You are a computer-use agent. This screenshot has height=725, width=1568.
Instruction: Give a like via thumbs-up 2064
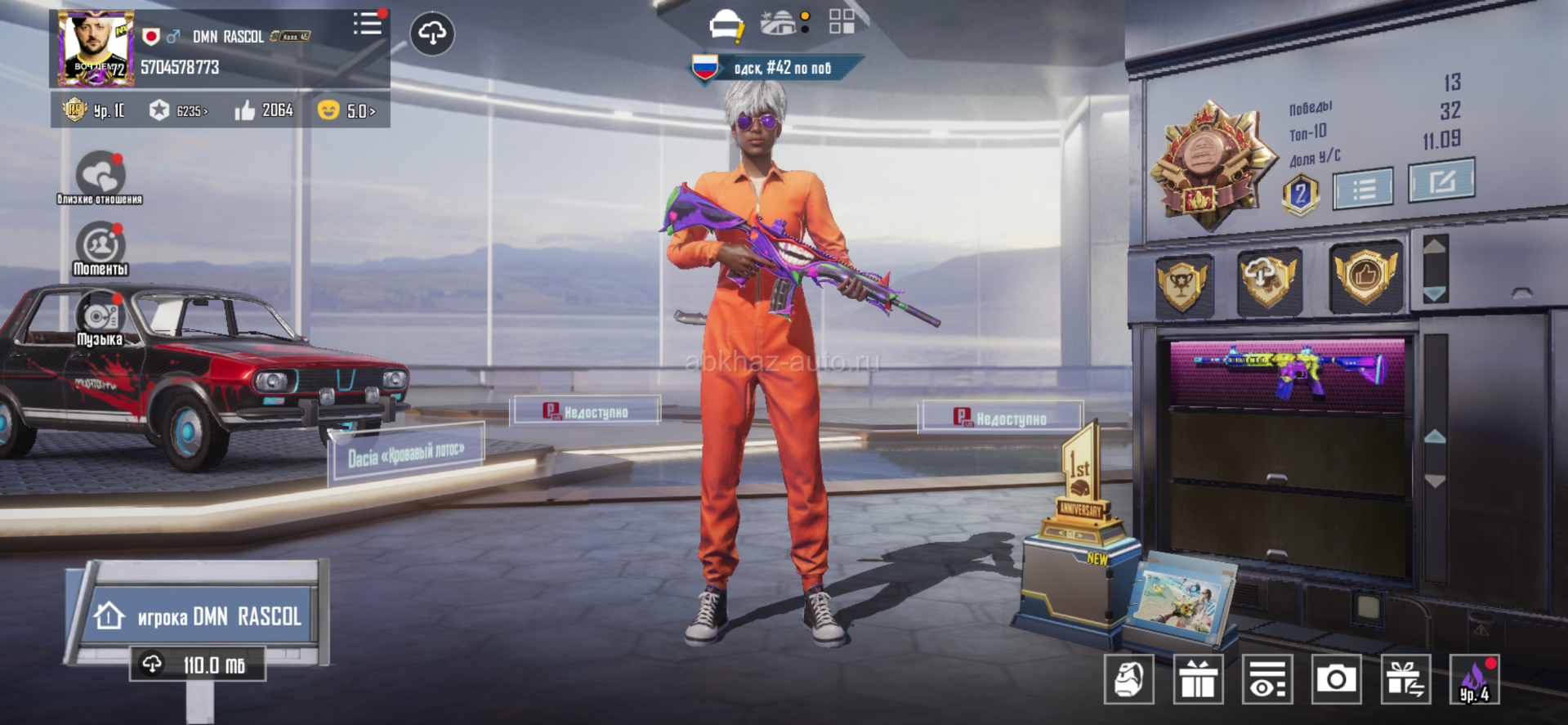(x=263, y=110)
